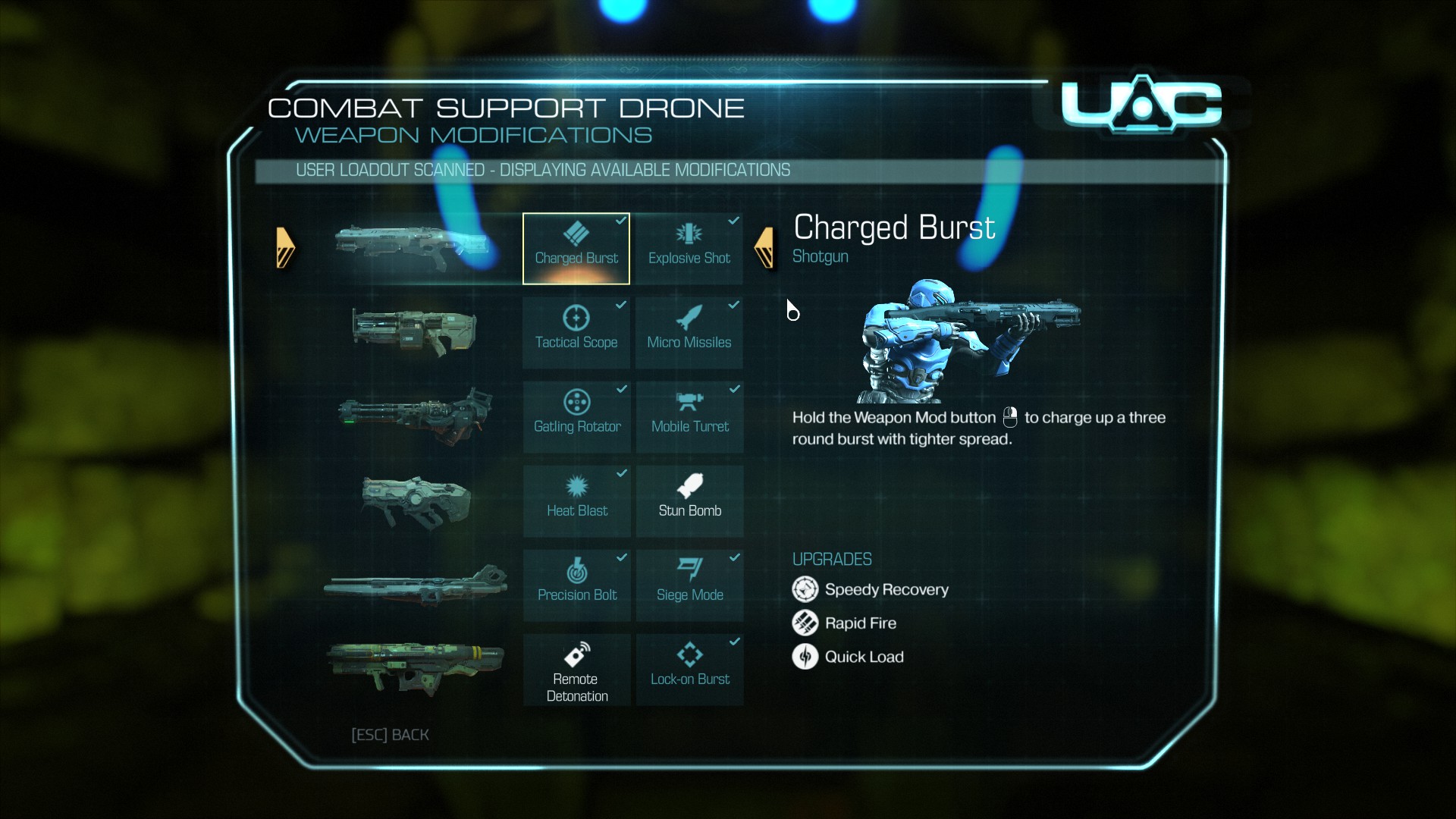Select the Gatling Rotator mod

tap(576, 417)
